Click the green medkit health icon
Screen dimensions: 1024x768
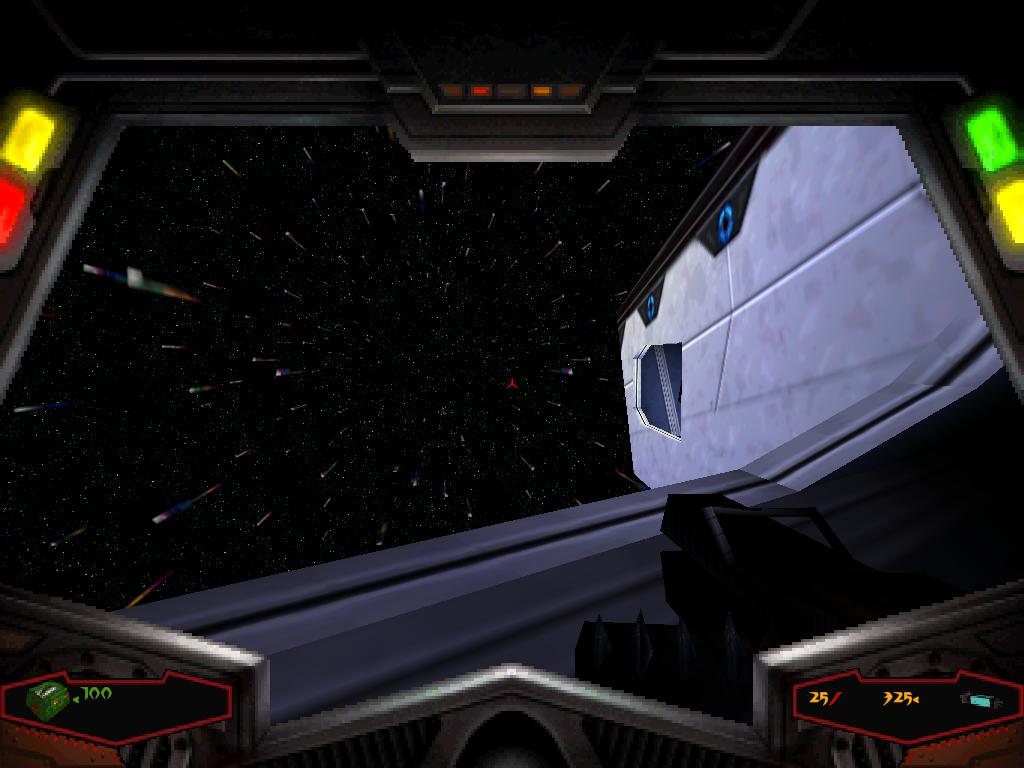click(x=47, y=698)
